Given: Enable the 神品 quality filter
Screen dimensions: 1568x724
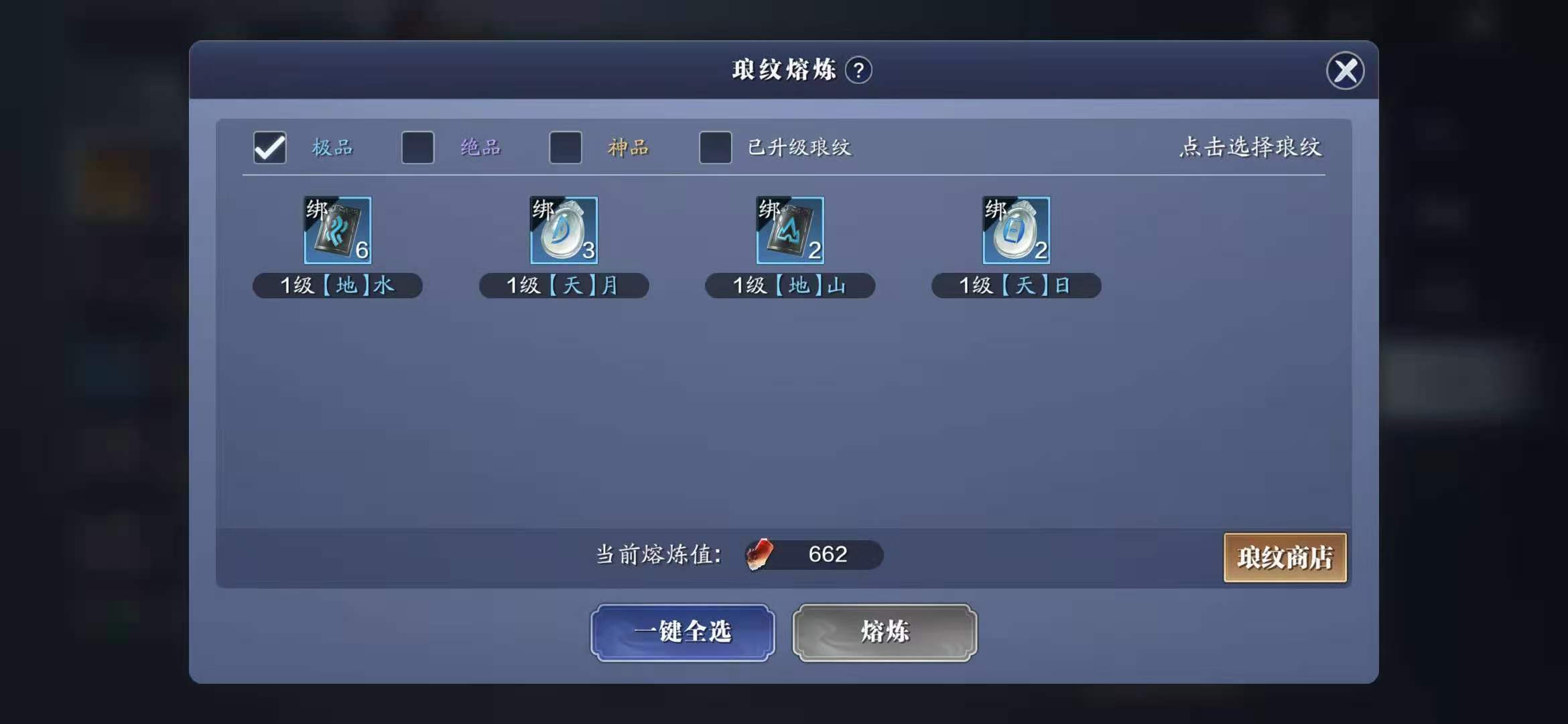Looking at the screenshot, I should 565,147.
